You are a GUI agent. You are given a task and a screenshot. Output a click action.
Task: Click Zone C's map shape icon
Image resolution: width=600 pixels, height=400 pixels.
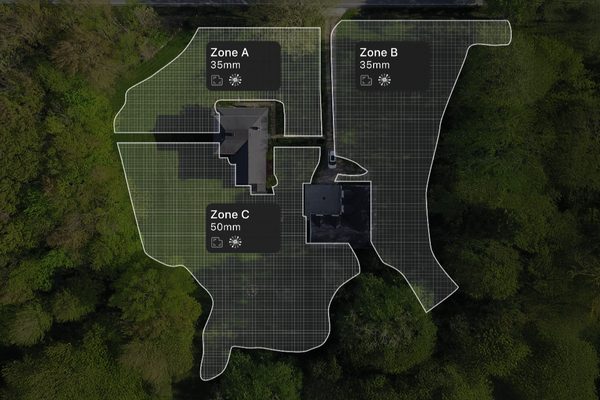coord(216,242)
